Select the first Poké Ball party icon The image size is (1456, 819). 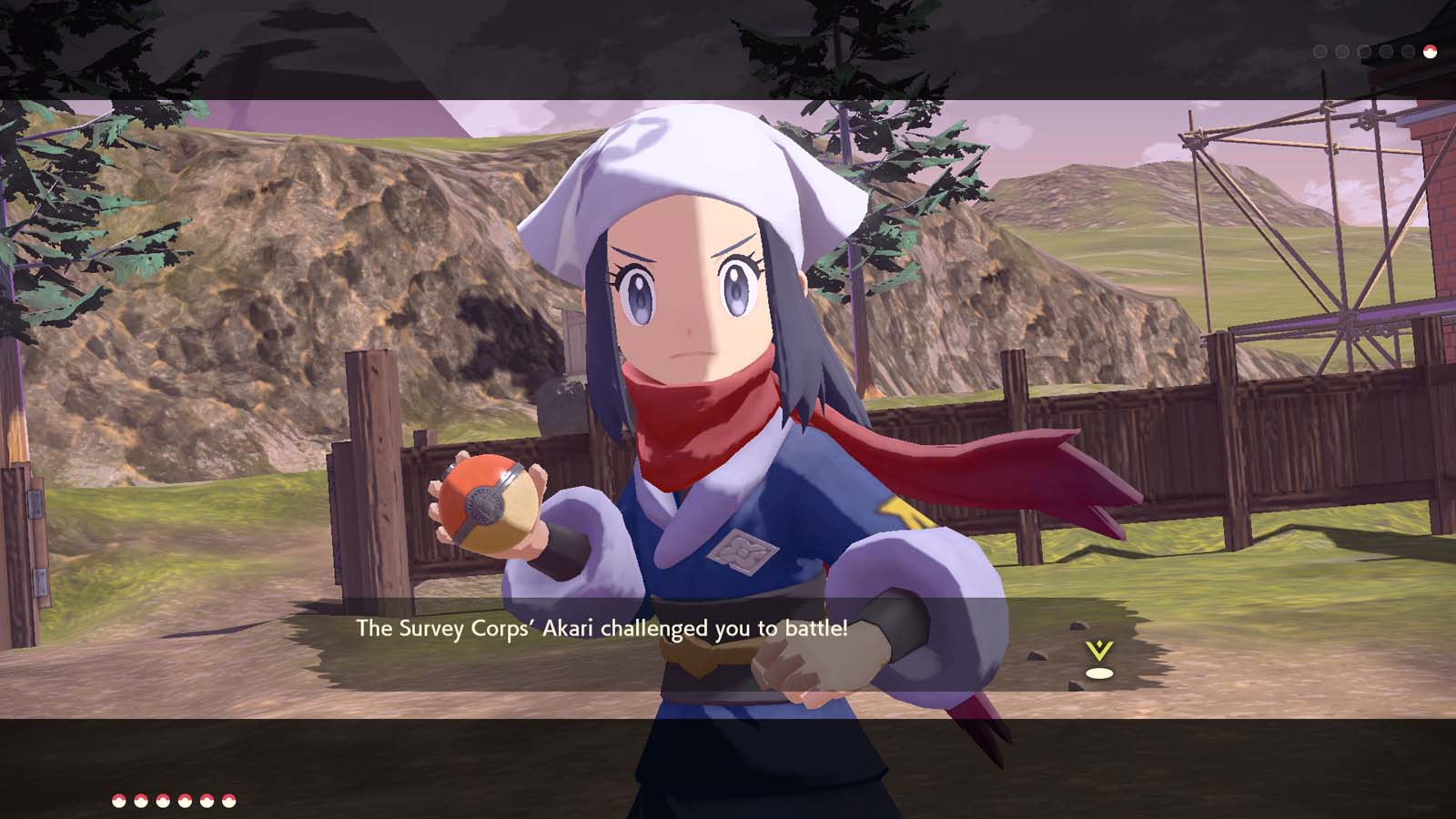click(117, 800)
